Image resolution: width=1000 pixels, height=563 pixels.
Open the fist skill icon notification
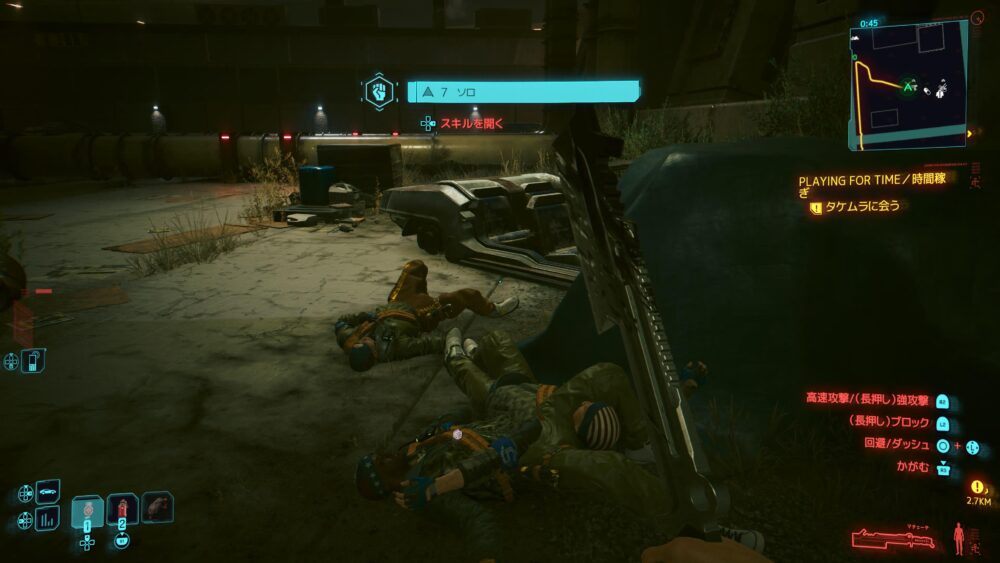(x=379, y=92)
